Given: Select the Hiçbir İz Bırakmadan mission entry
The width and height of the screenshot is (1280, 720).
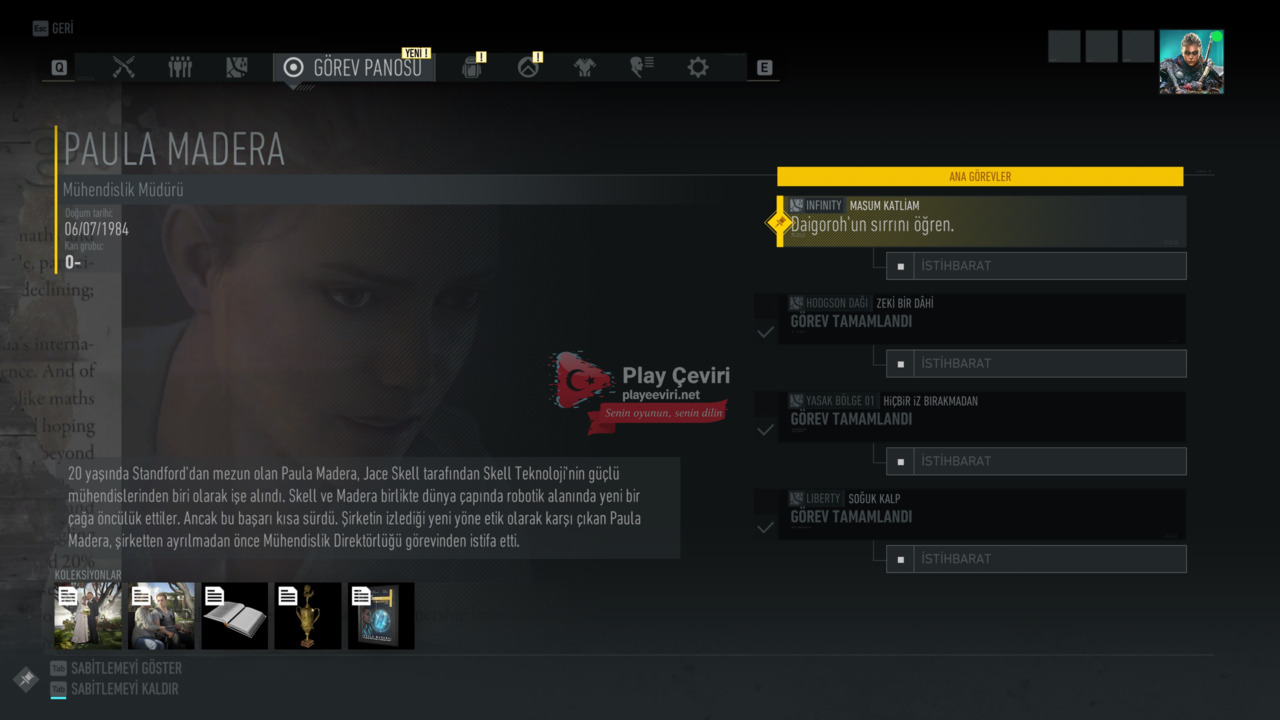Looking at the screenshot, I should coord(982,416).
